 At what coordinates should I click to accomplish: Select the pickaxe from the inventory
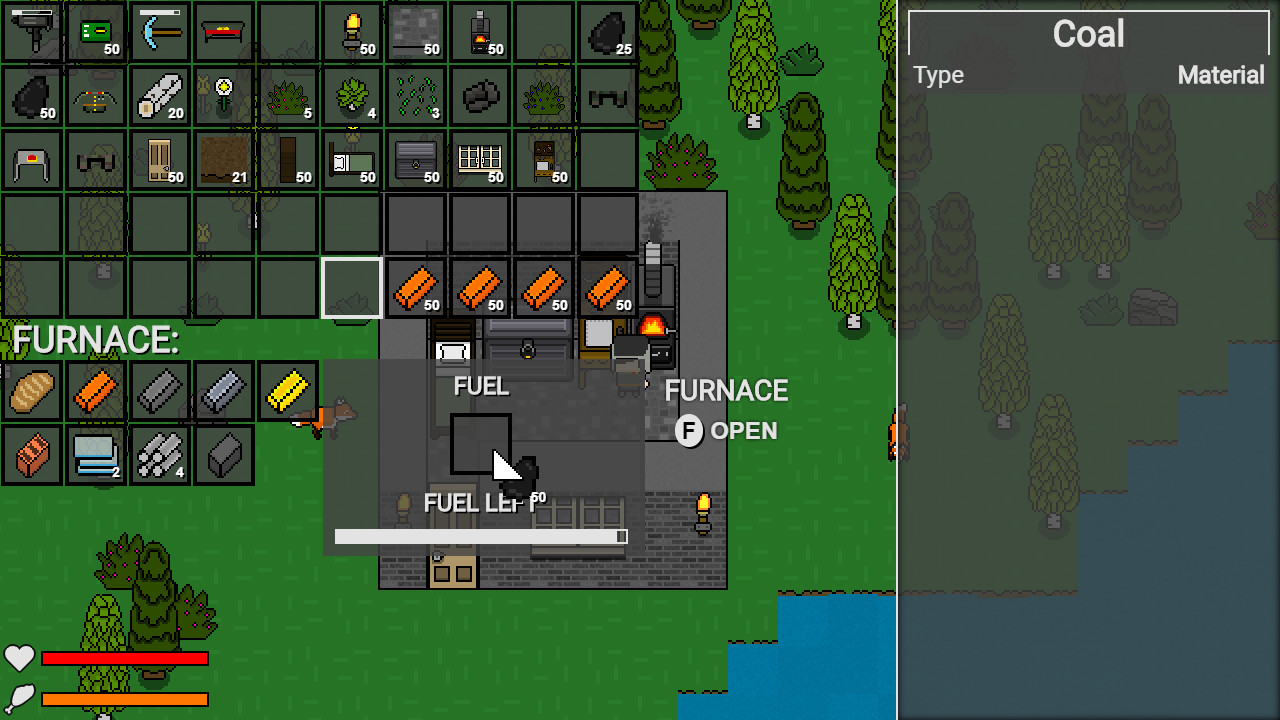tap(160, 30)
